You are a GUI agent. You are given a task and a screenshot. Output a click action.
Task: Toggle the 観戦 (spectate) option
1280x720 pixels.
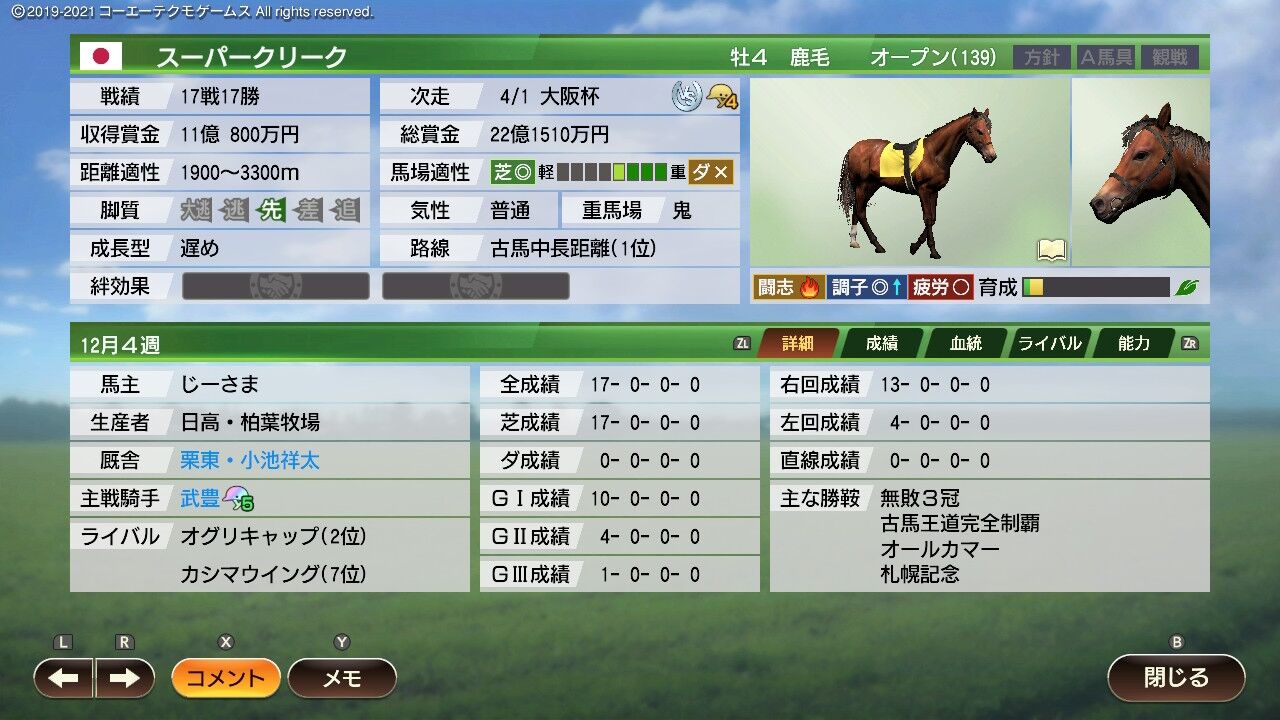[1170, 56]
